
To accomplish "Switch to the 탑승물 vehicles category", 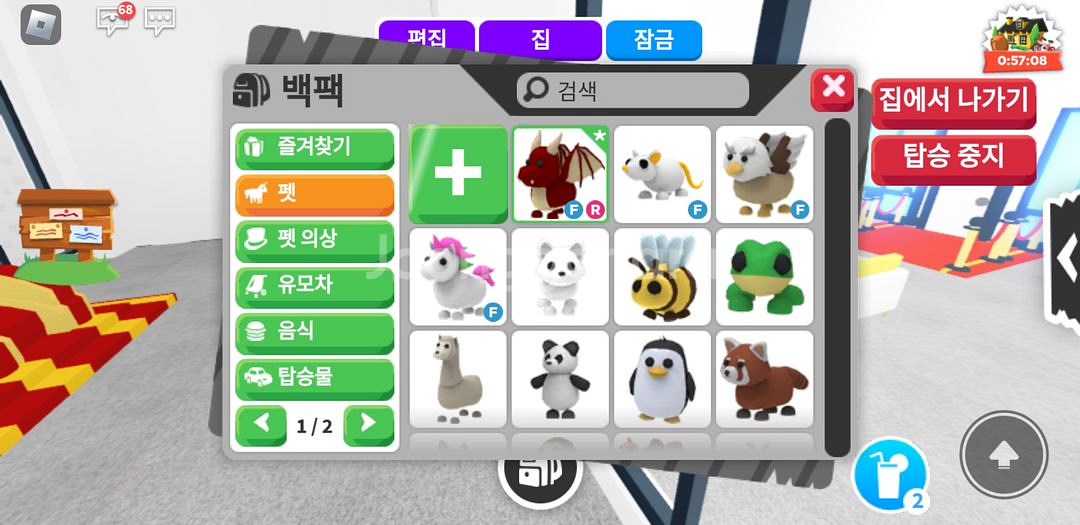I will 314,378.
